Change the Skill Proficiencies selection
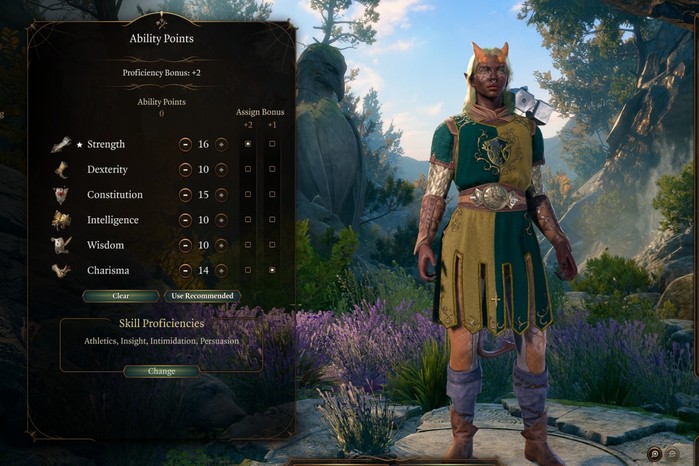 pyautogui.click(x=161, y=371)
